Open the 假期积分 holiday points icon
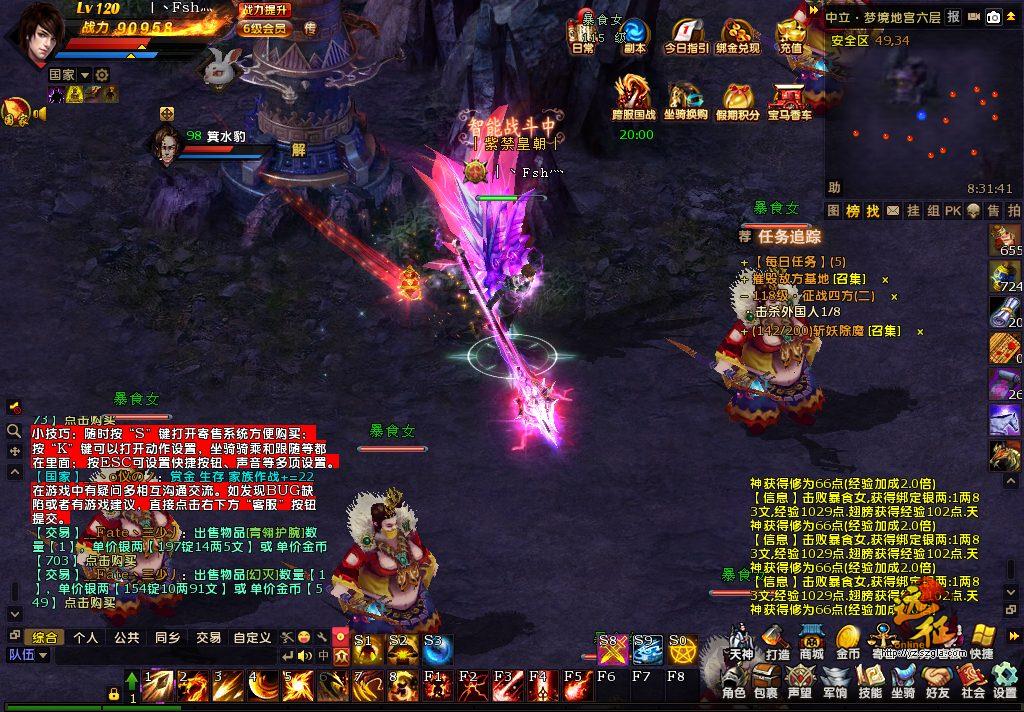 741,100
